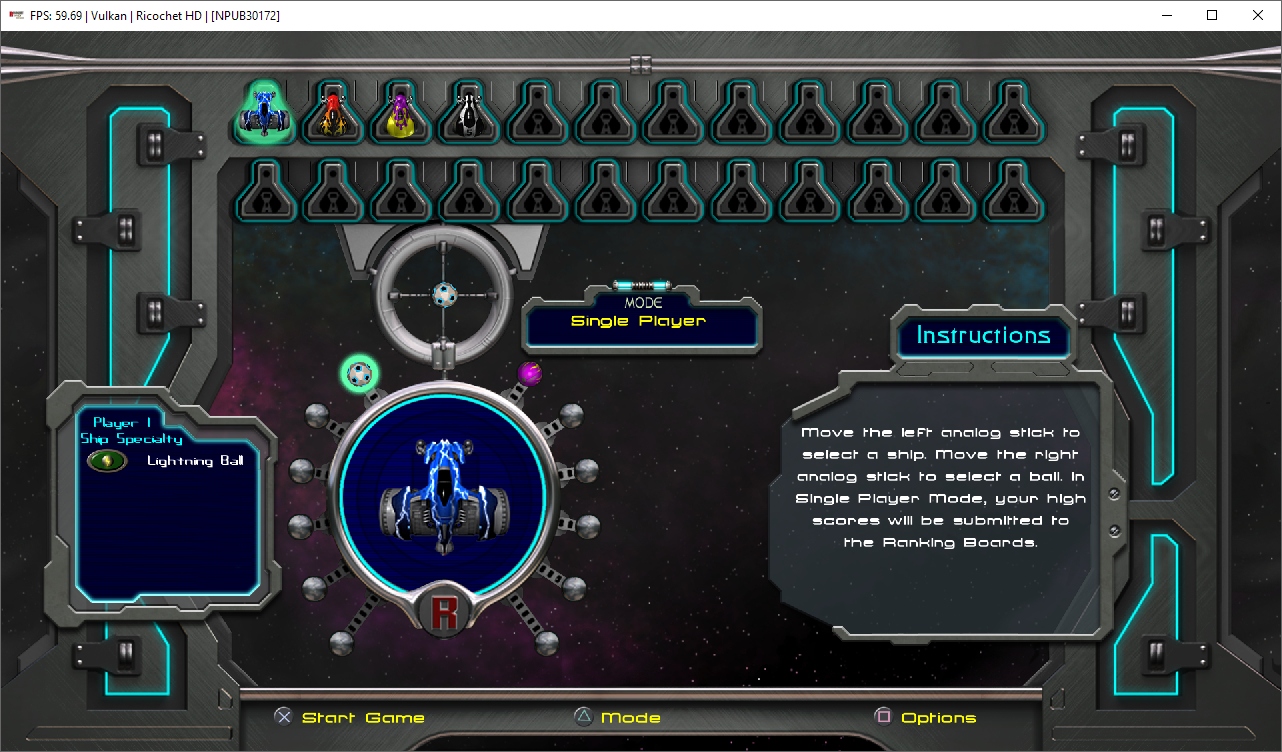Open the Instructions panel header
Viewport: 1282px width, 752px height.
click(983, 336)
